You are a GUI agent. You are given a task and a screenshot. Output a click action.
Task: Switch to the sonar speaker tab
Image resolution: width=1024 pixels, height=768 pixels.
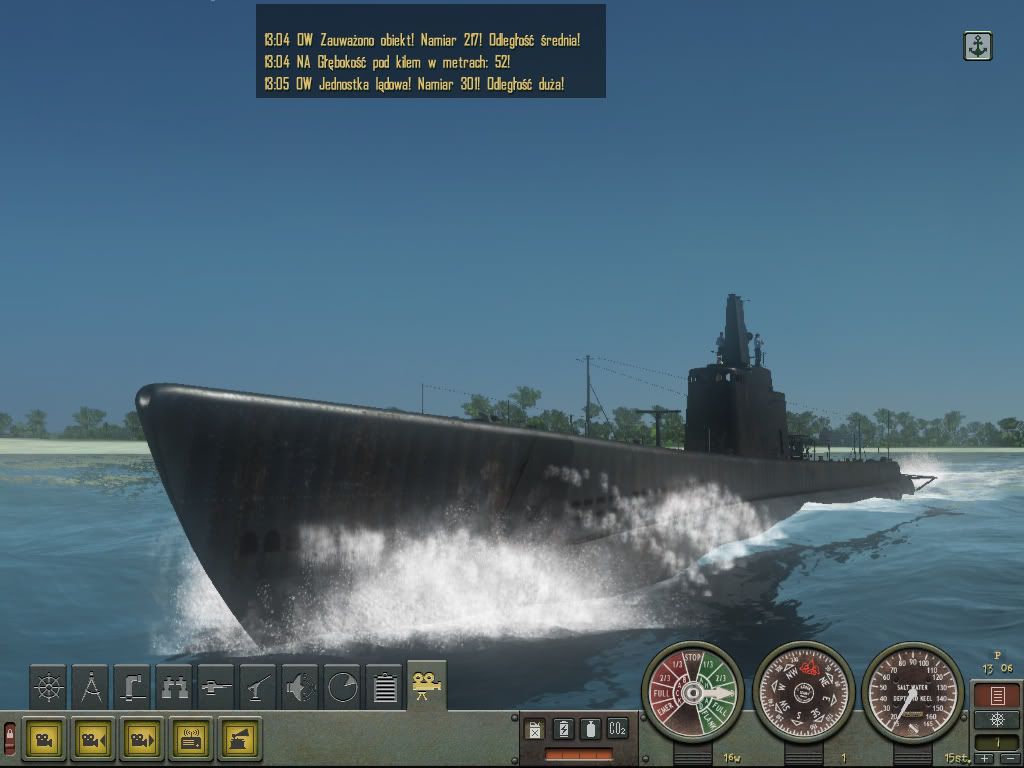pos(300,686)
